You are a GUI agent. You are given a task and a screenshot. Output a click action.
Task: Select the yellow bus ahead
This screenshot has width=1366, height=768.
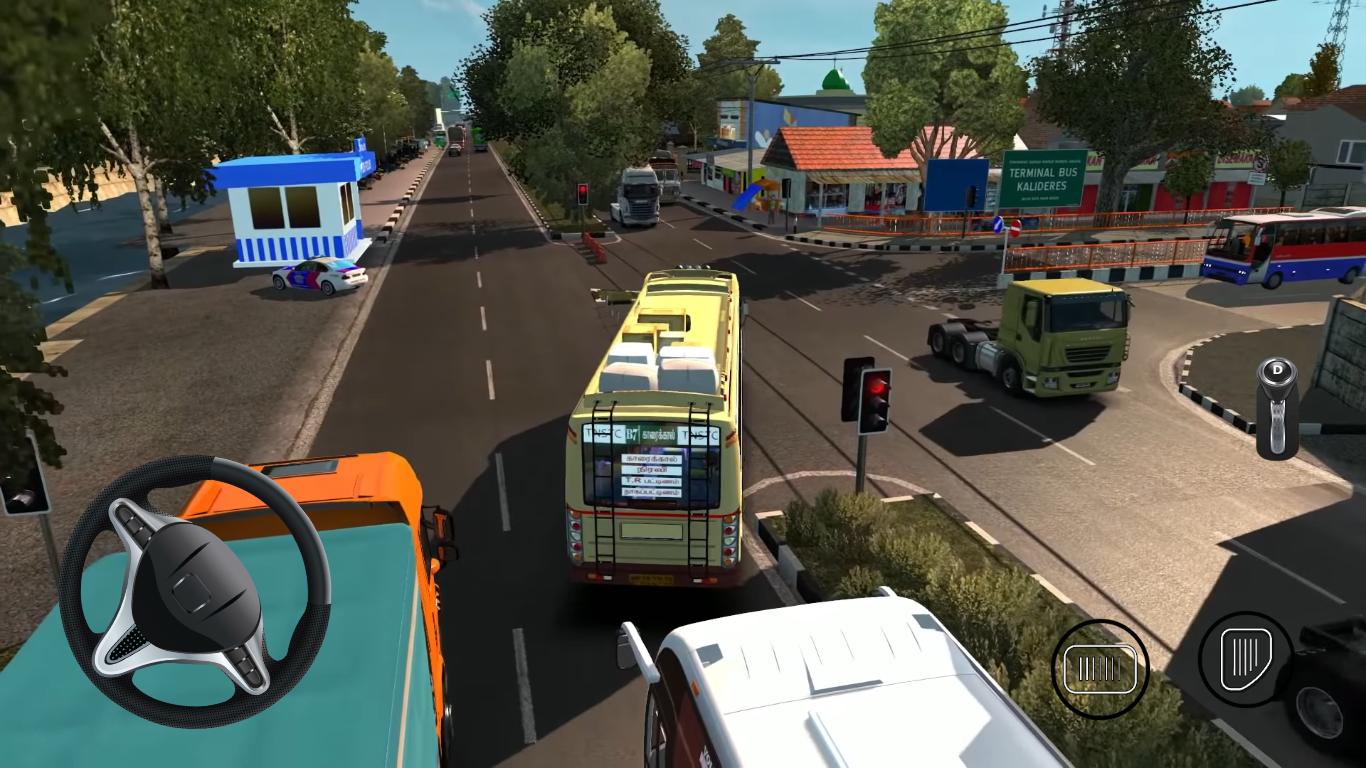click(655, 430)
